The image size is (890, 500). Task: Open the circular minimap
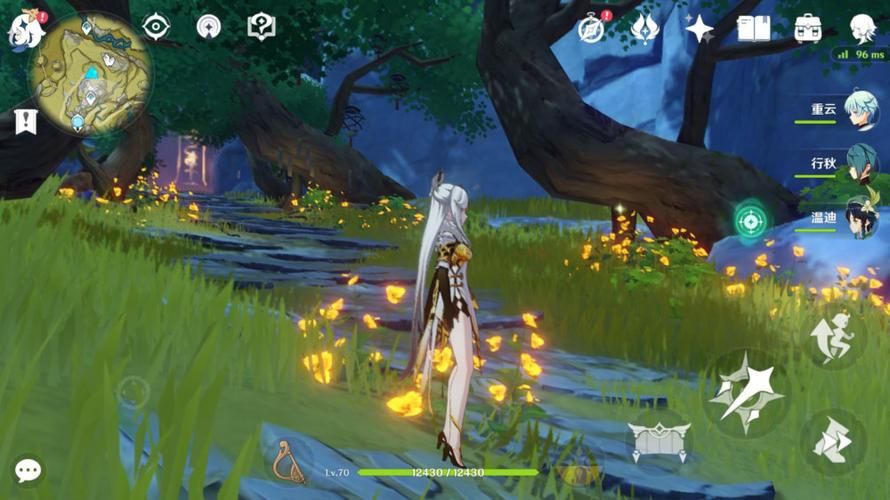[x=90, y=73]
